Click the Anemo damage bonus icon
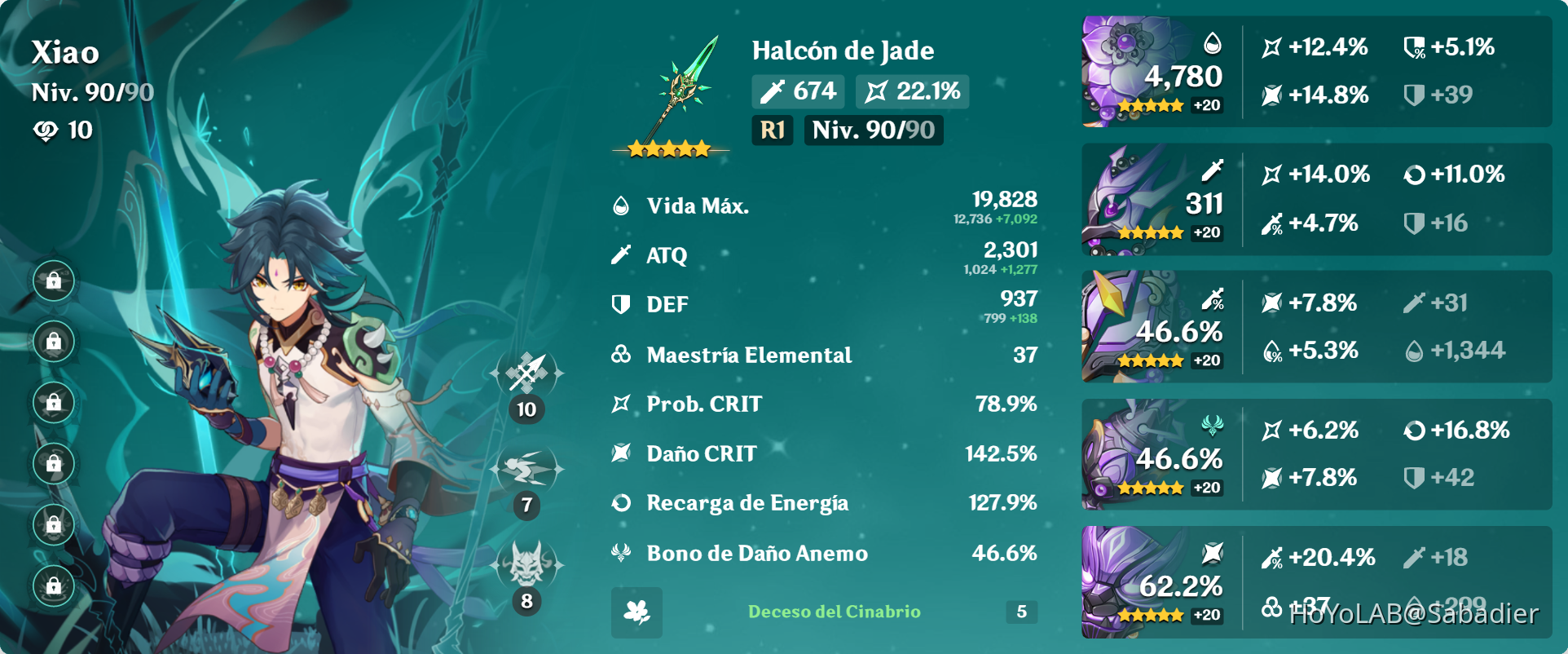Screen dimensions: 1568x654 (621, 553)
